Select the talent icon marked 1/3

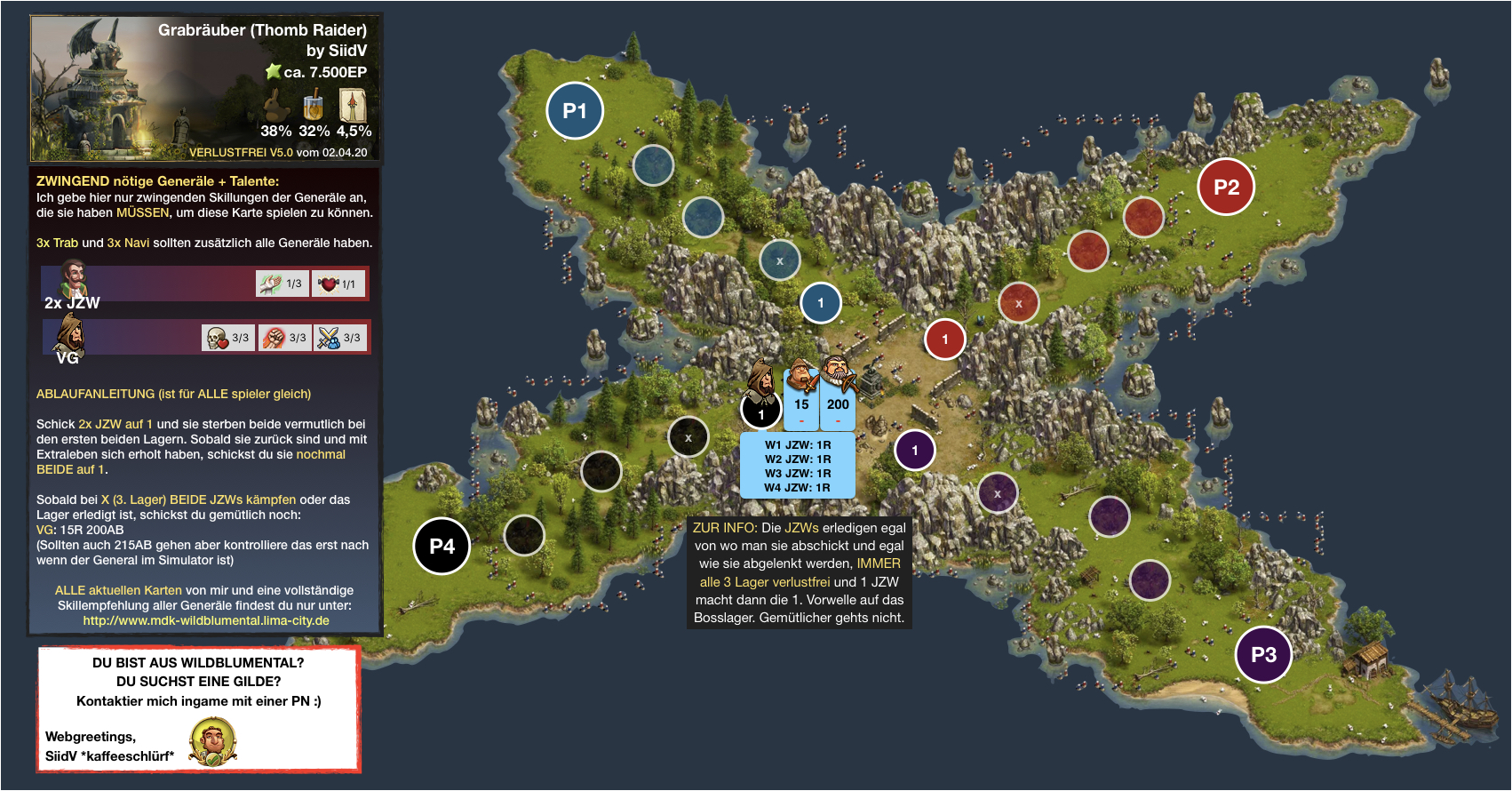[283, 284]
